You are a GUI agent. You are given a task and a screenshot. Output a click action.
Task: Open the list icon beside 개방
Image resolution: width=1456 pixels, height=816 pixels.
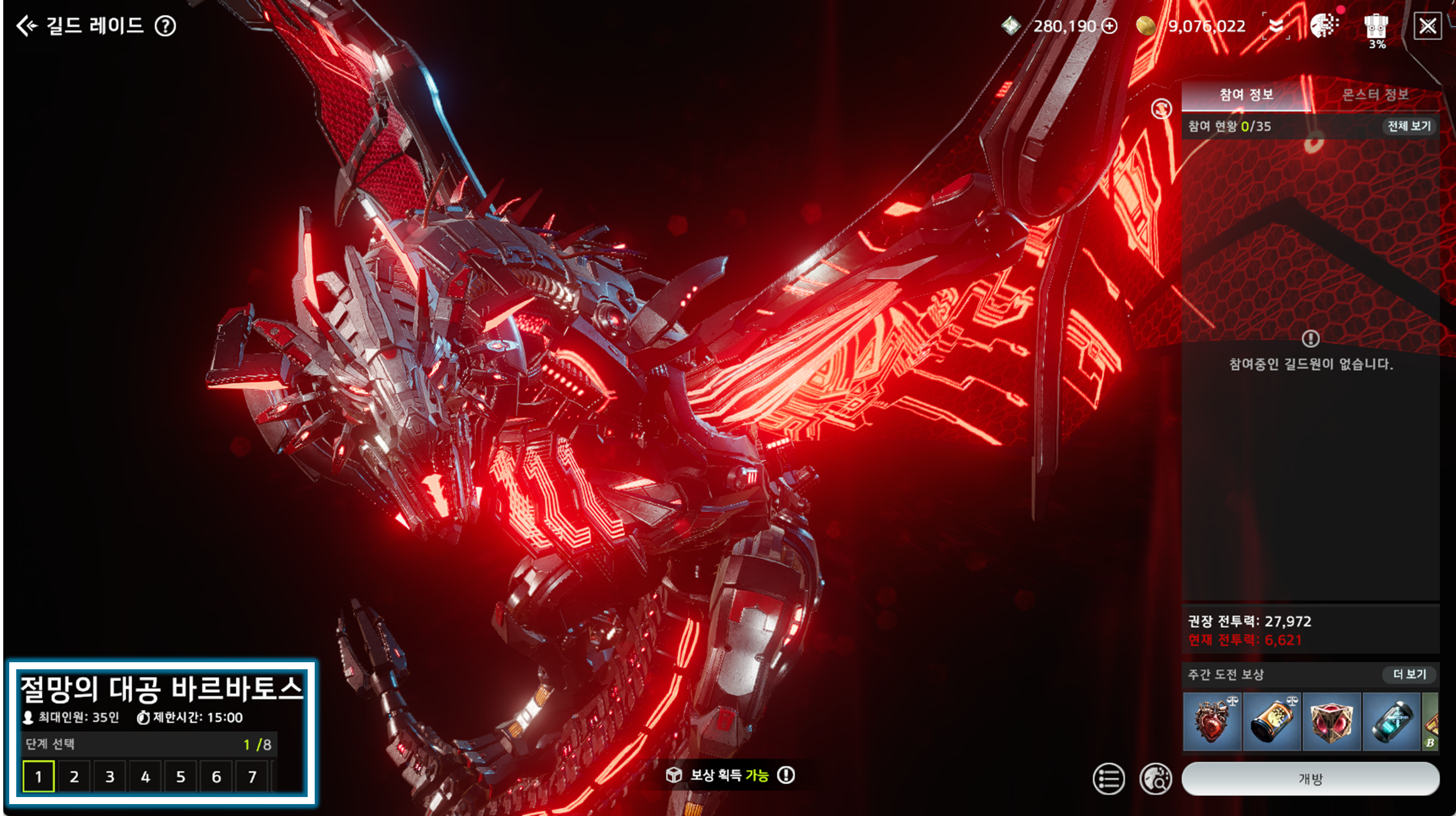(x=1108, y=779)
